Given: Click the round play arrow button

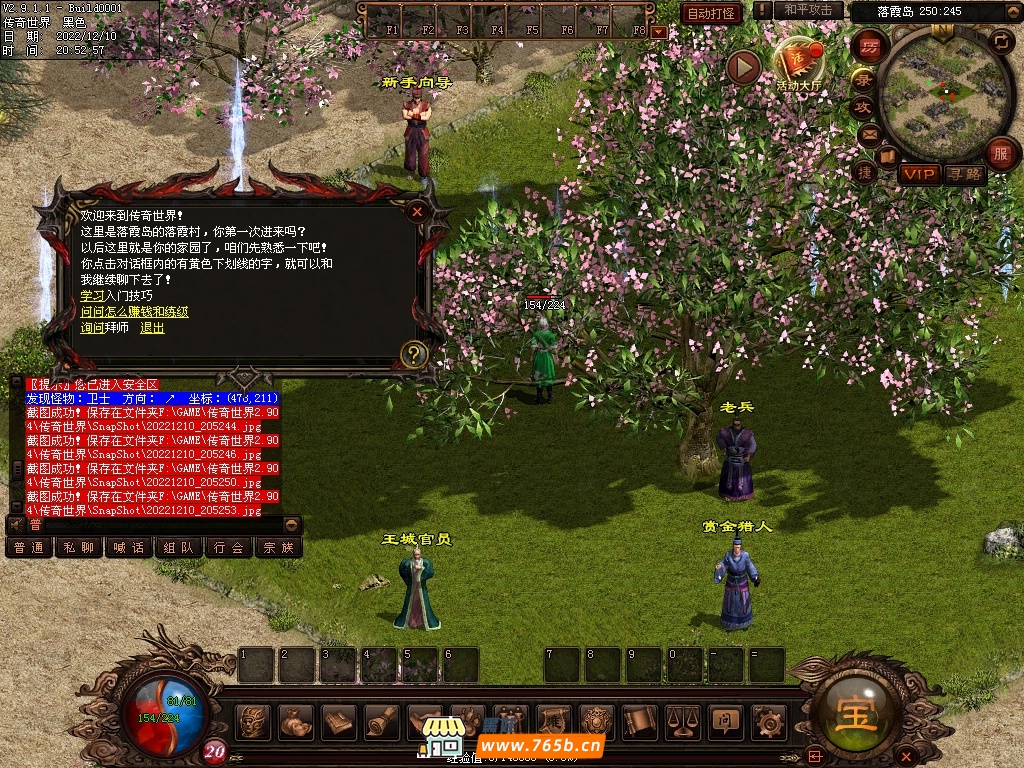Looking at the screenshot, I should [743, 67].
